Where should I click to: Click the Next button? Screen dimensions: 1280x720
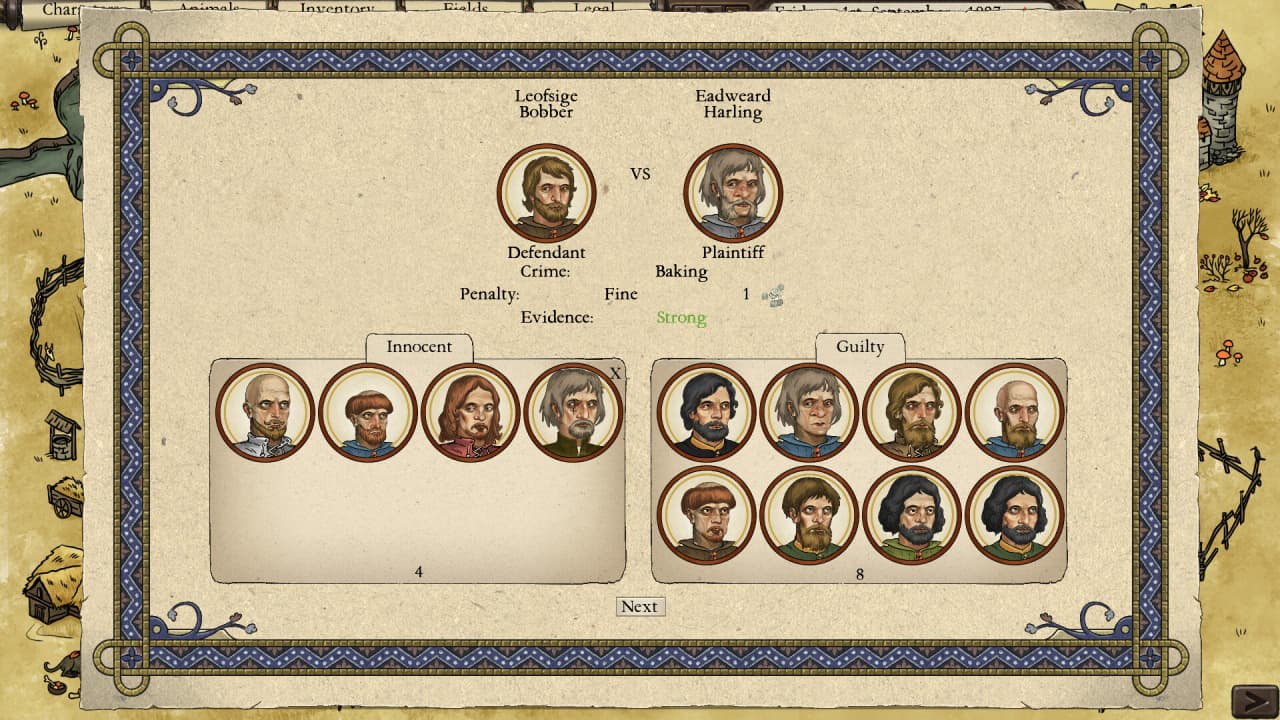pos(639,607)
